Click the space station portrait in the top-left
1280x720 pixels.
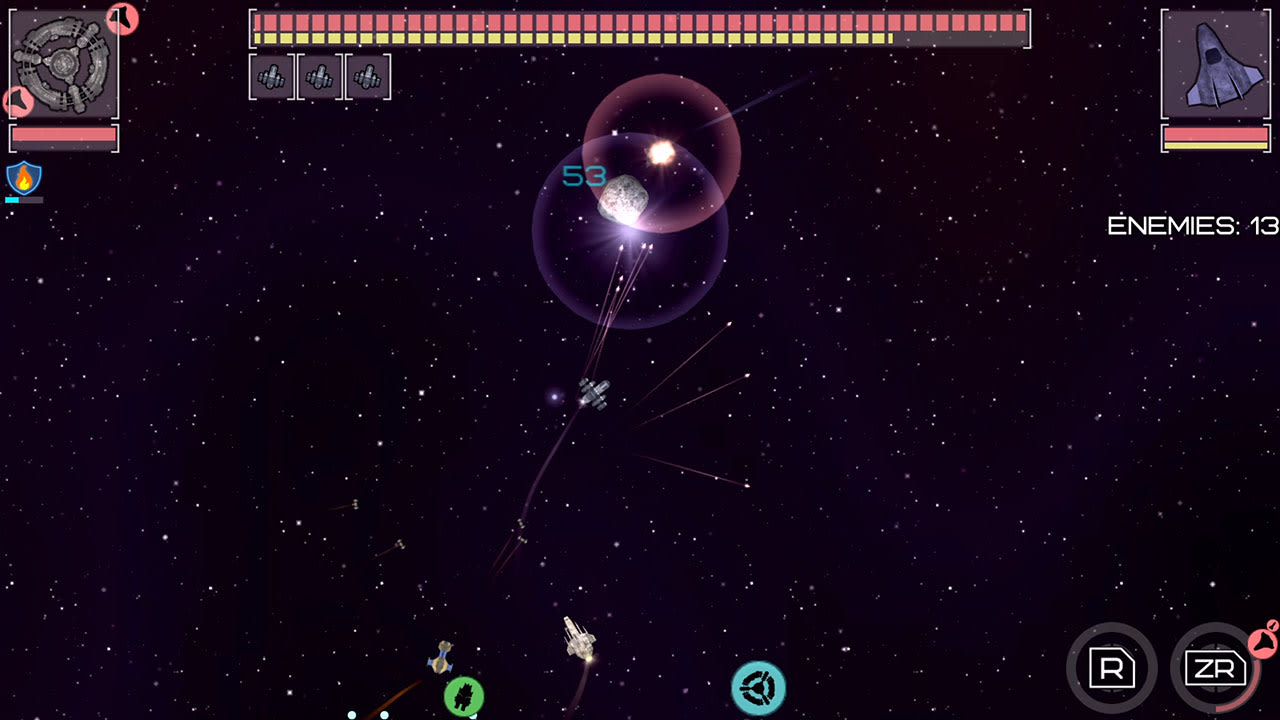pos(62,62)
